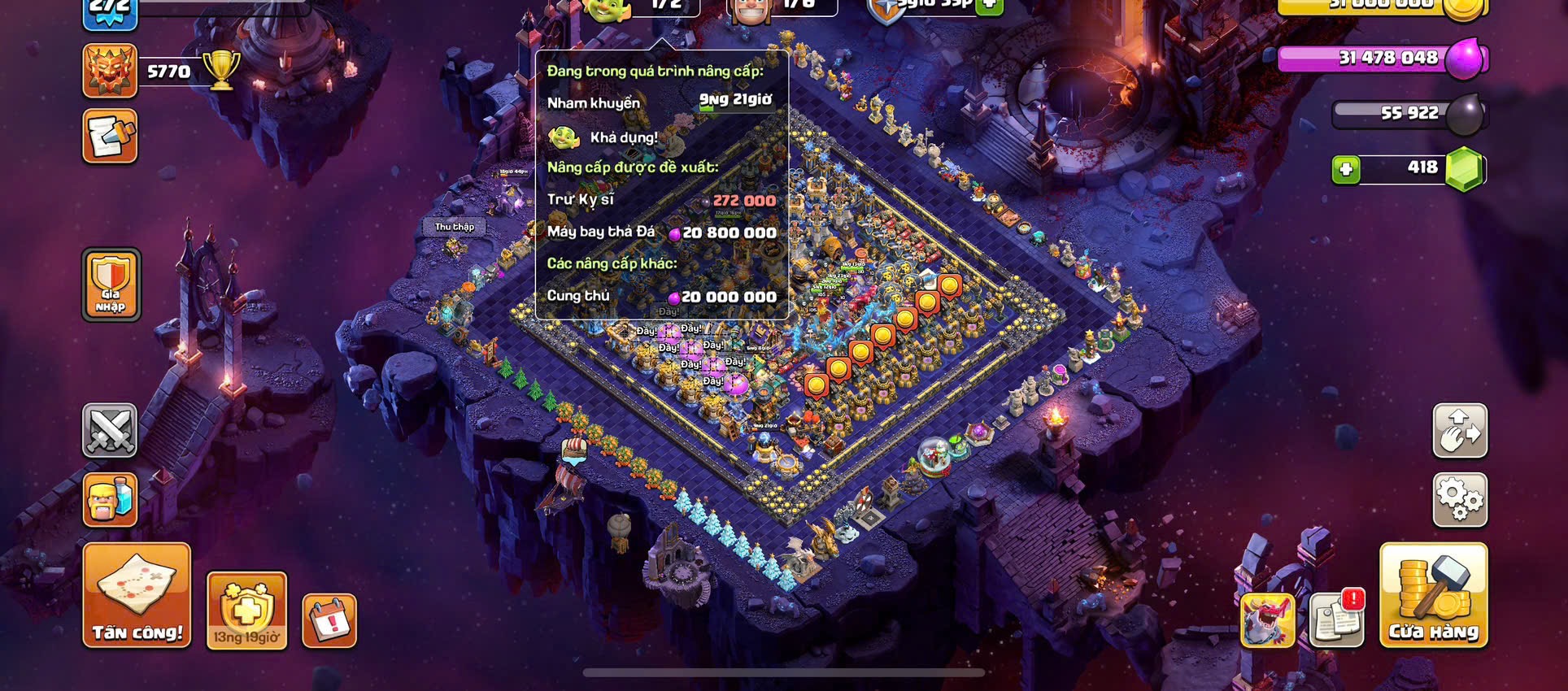Viewport: 1568px width, 691px height.
Task: Choose the Máy bay thả Đá upgrade
Action: [x=660, y=233]
